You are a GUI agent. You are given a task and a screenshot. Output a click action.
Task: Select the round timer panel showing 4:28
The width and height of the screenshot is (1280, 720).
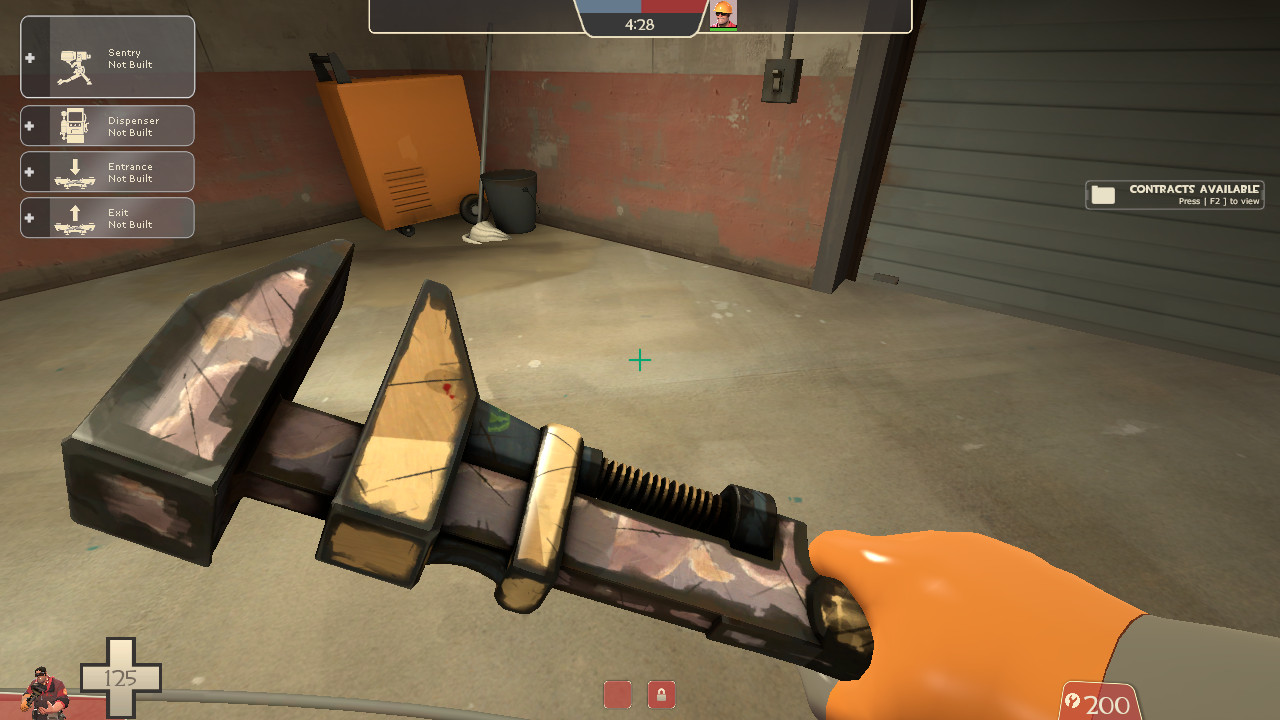coord(639,24)
